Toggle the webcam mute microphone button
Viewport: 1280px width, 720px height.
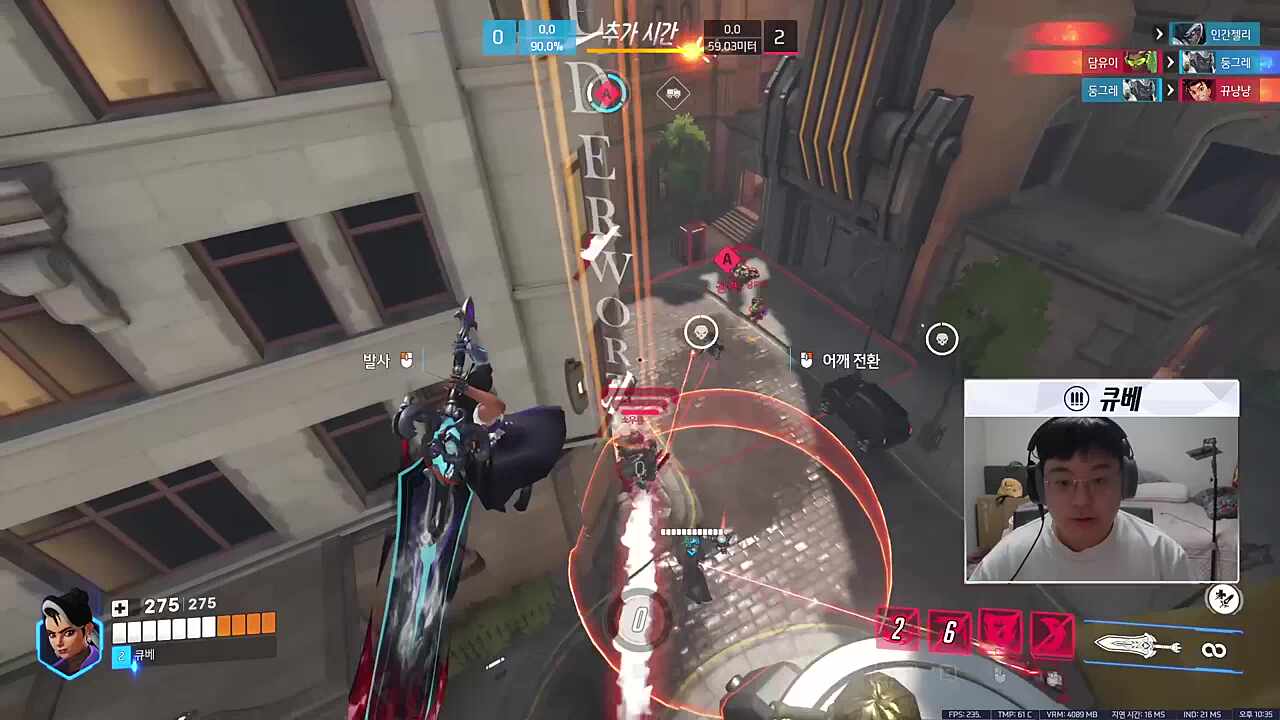(x=1222, y=599)
